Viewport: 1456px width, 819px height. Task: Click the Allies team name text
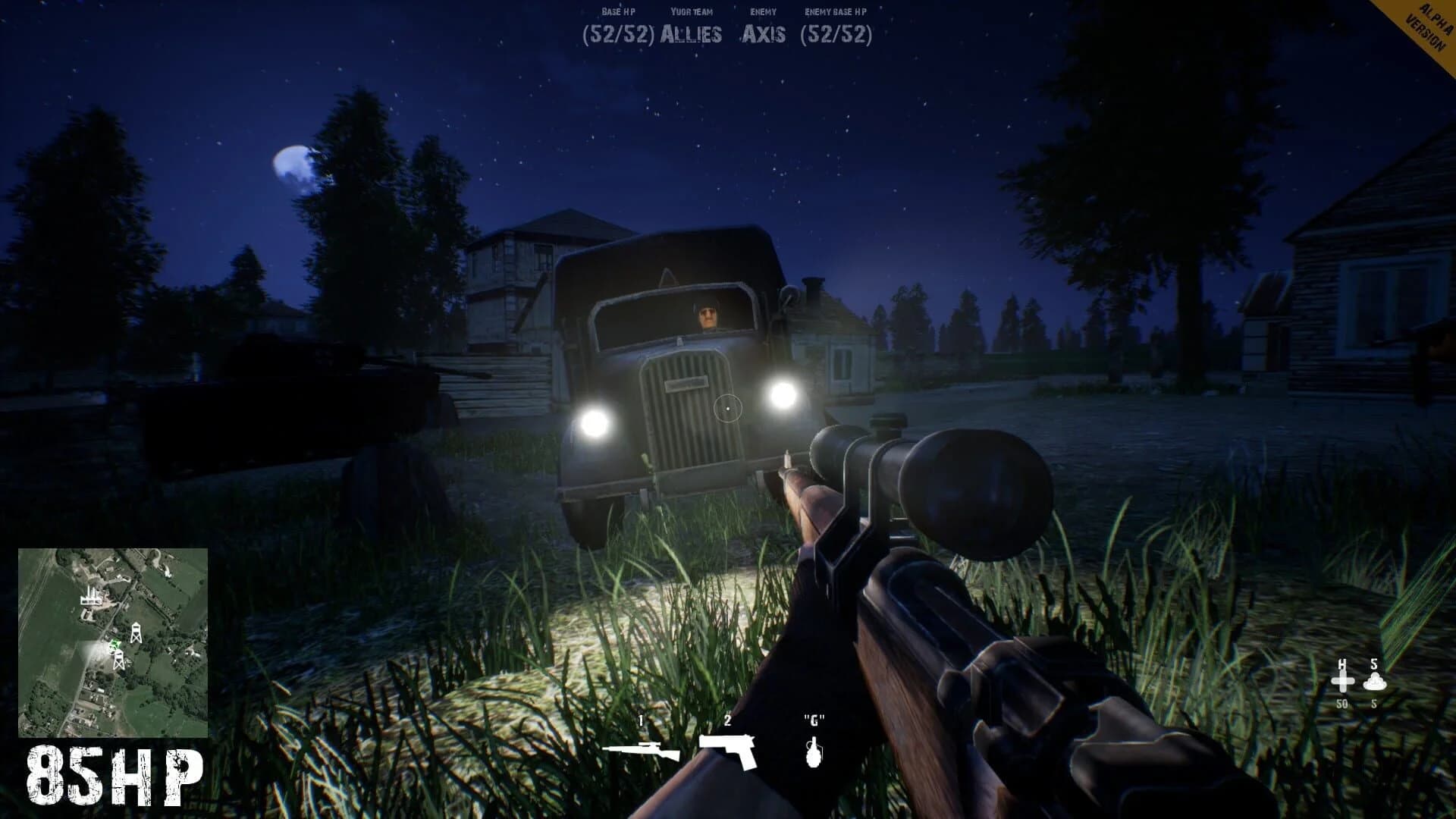coord(692,33)
